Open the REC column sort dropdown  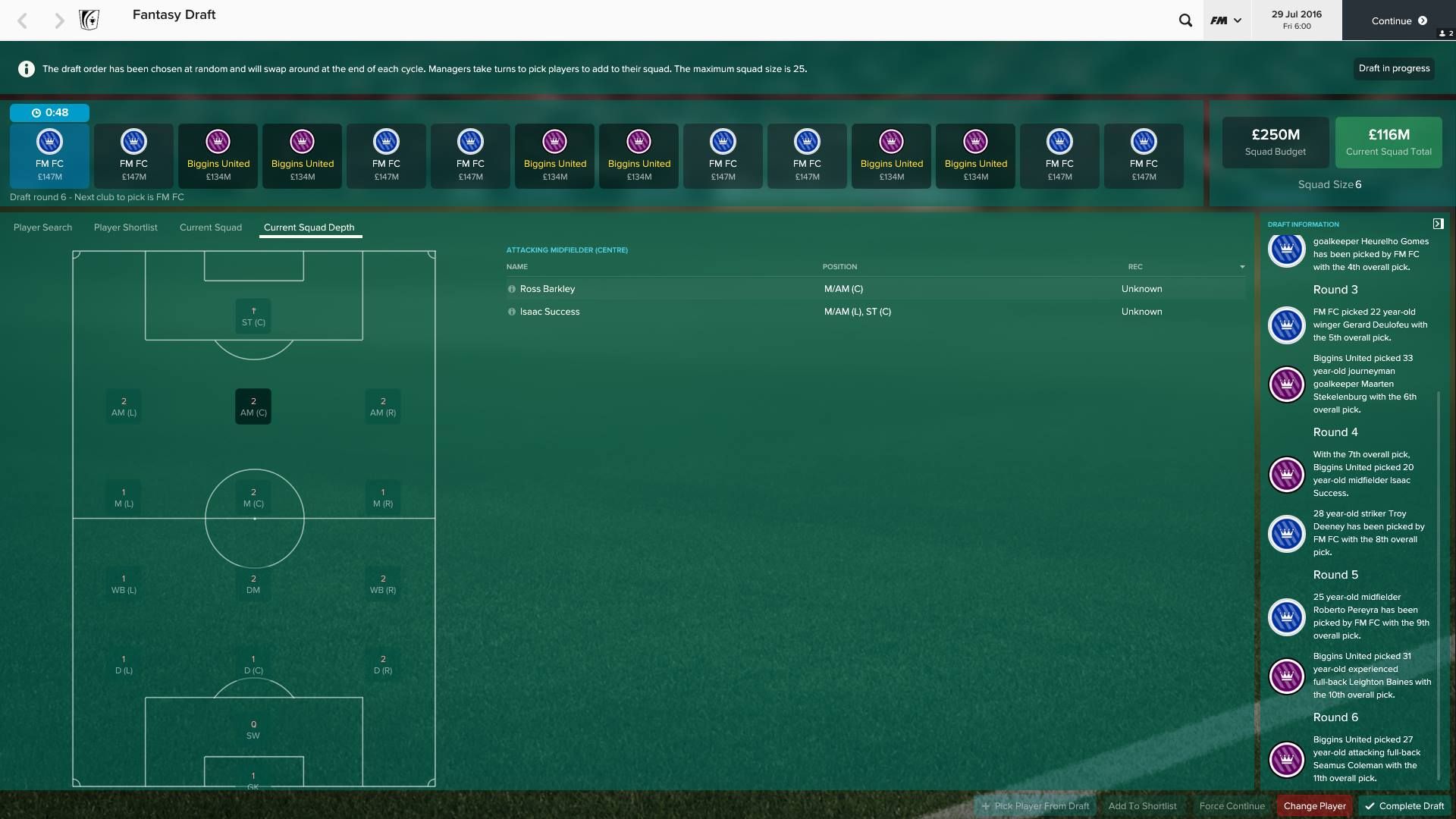click(1241, 267)
